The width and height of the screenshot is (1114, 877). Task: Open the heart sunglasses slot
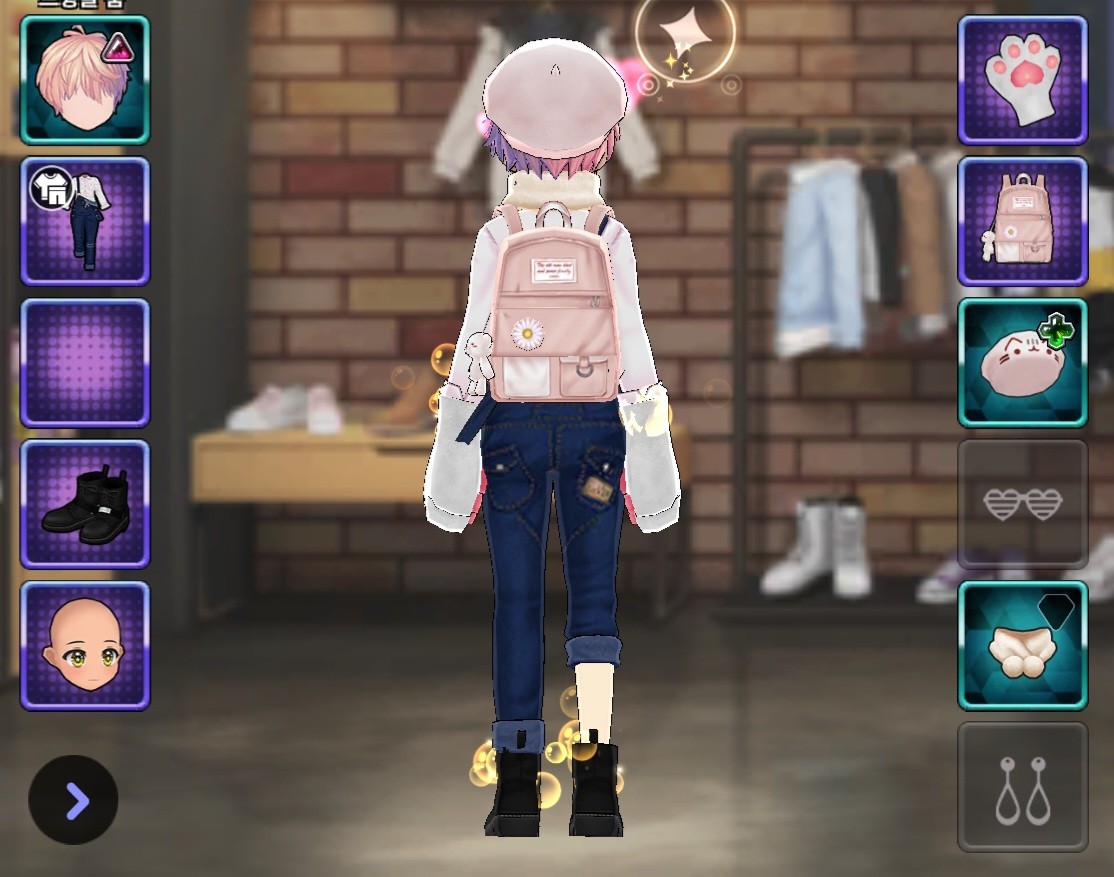pyautogui.click(x=1022, y=504)
